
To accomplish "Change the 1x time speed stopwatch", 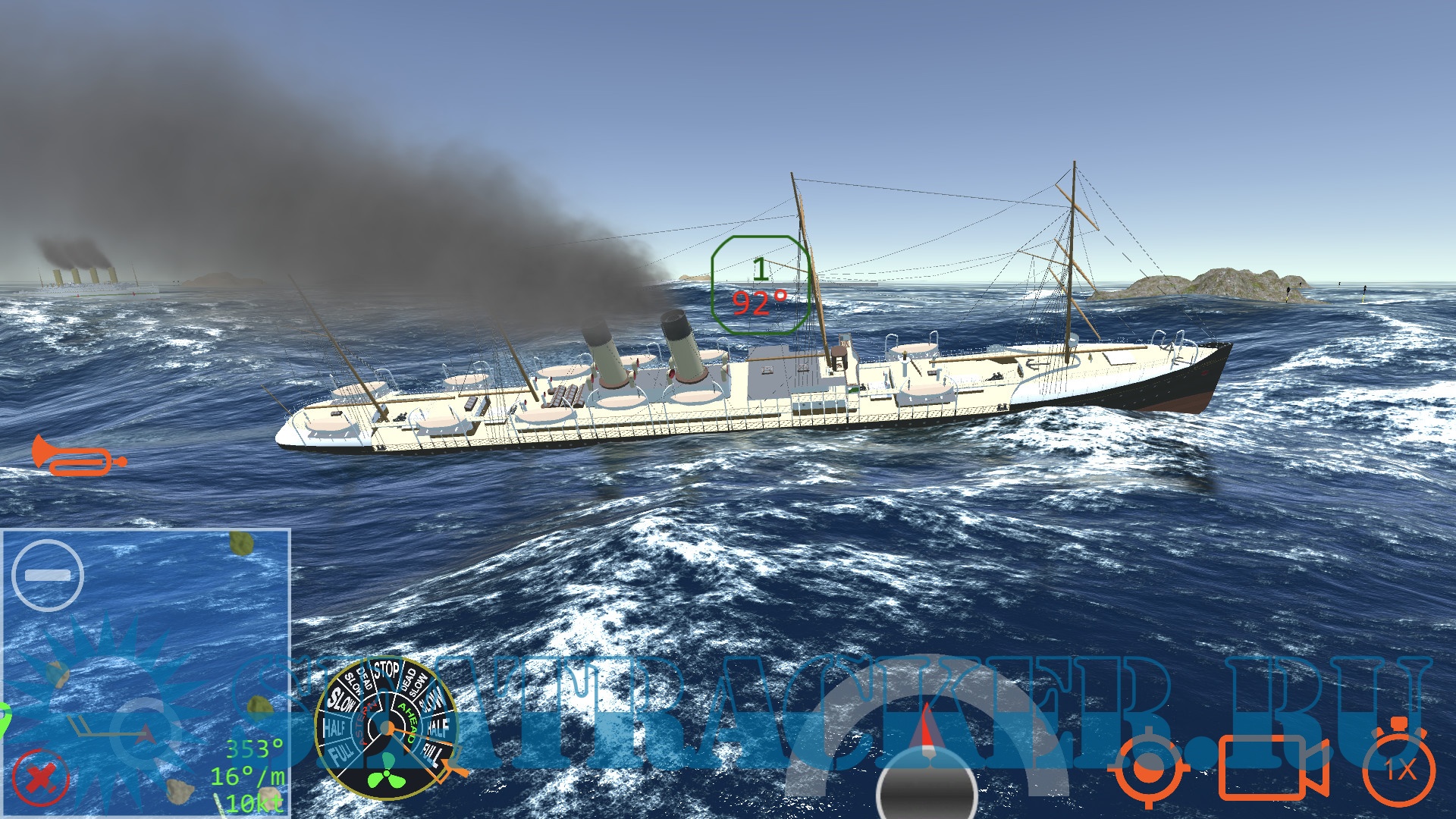I will pyautogui.click(x=1399, y=769).
